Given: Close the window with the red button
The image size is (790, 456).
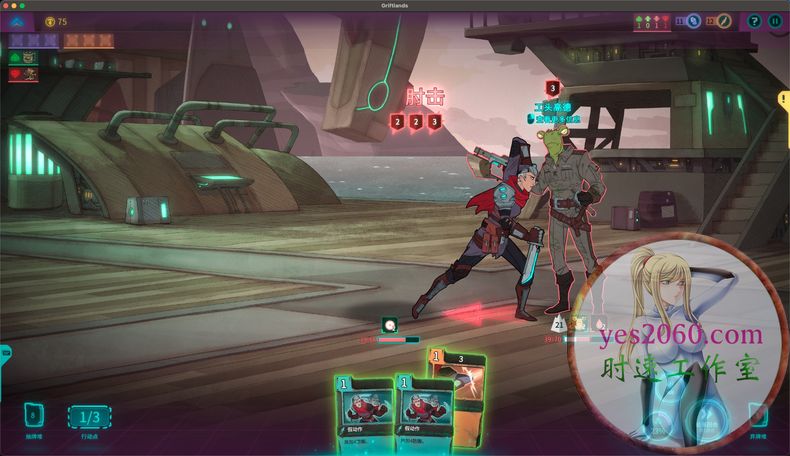Looking at the screenshot, I should (8, 5).
